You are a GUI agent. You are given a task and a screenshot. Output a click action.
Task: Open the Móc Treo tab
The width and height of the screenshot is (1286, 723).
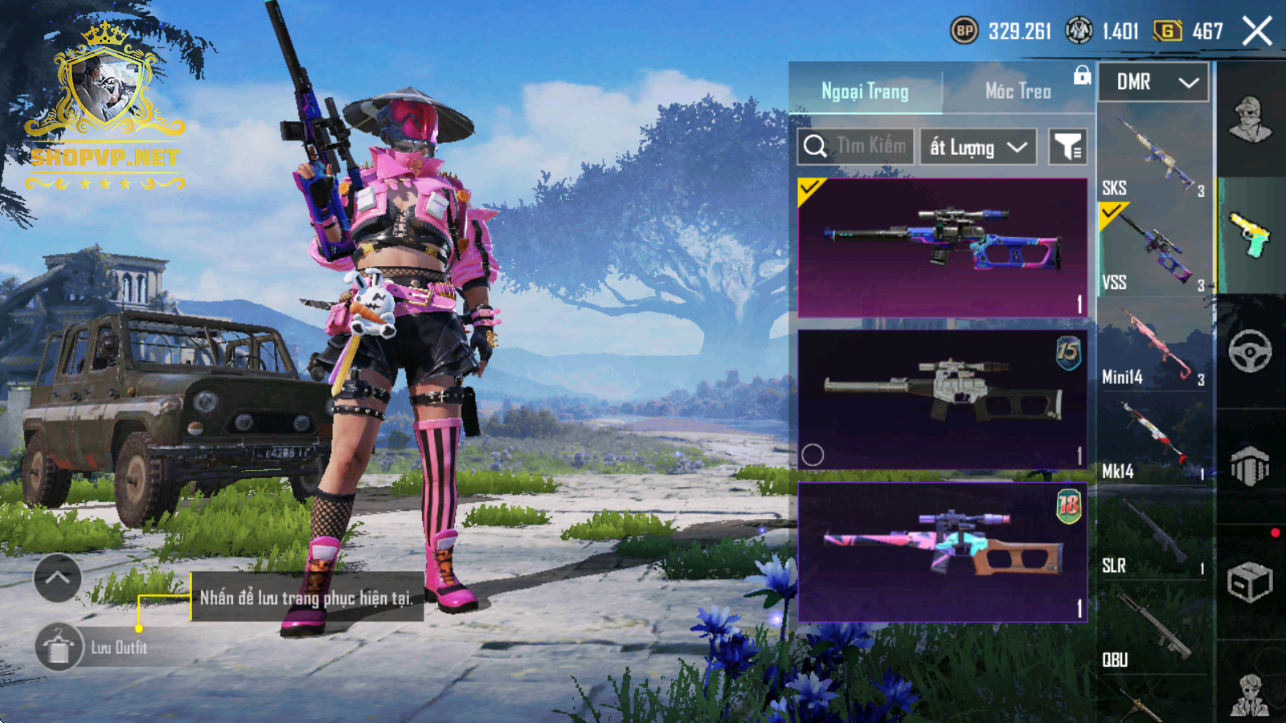[1018, 91]
